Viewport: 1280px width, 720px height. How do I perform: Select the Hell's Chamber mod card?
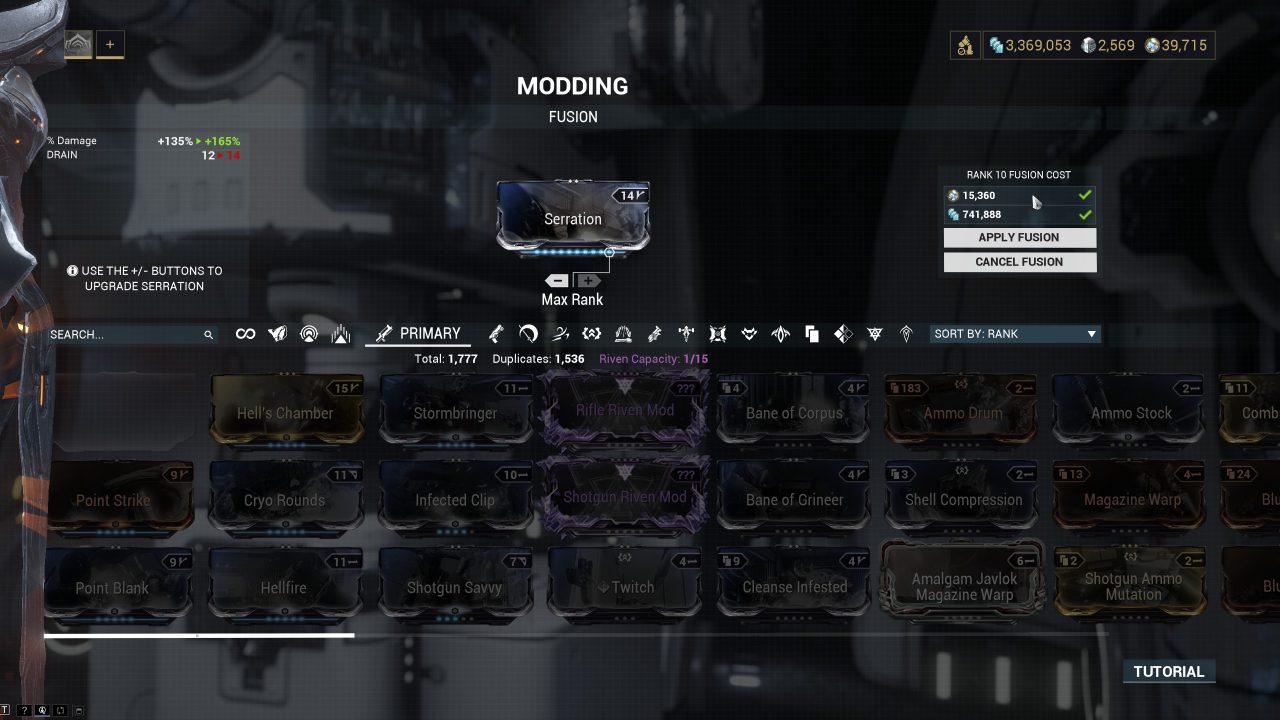pyautogui.click(x=287, y=408)
